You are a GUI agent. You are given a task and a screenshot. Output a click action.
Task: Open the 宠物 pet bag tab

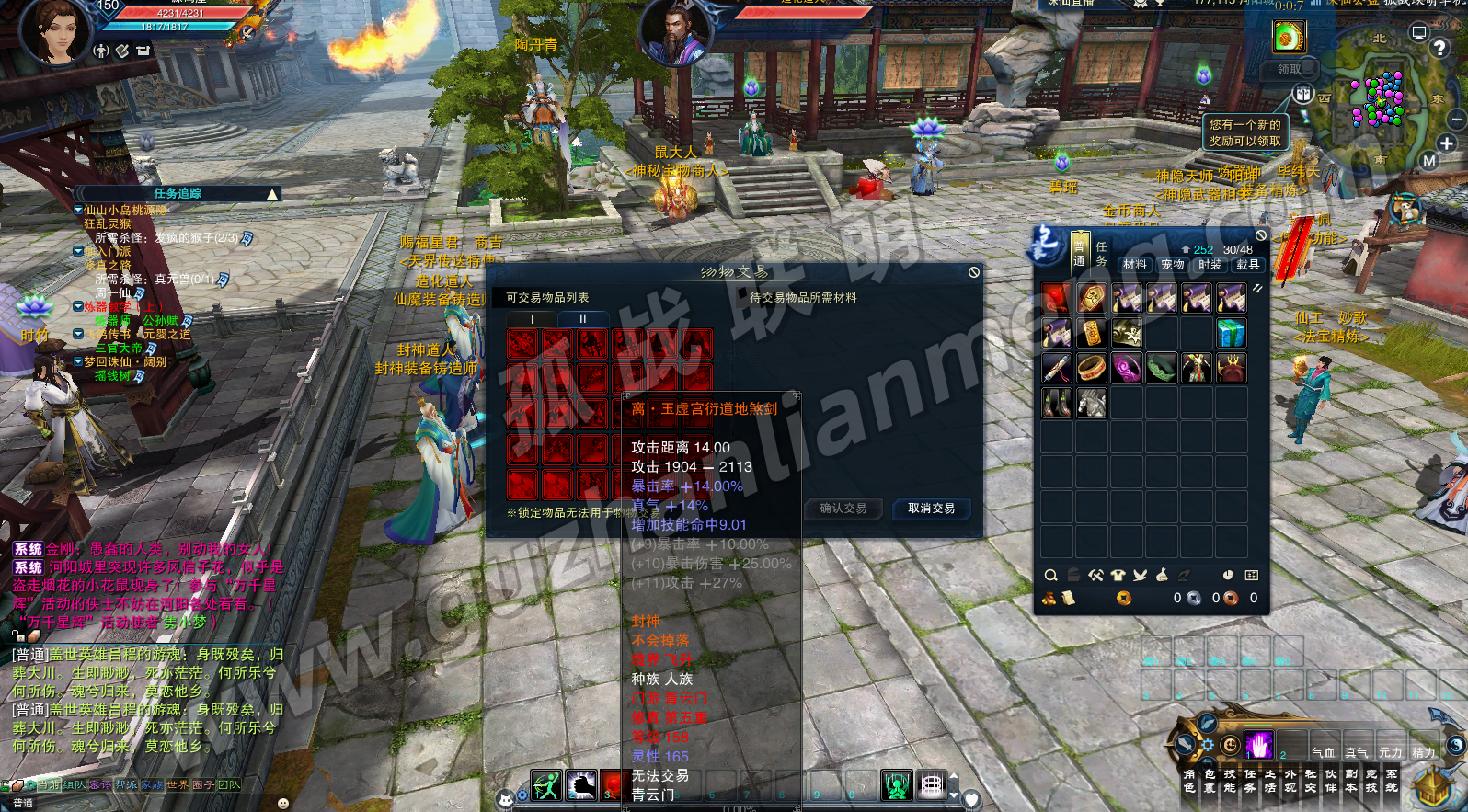point(1173,265)
